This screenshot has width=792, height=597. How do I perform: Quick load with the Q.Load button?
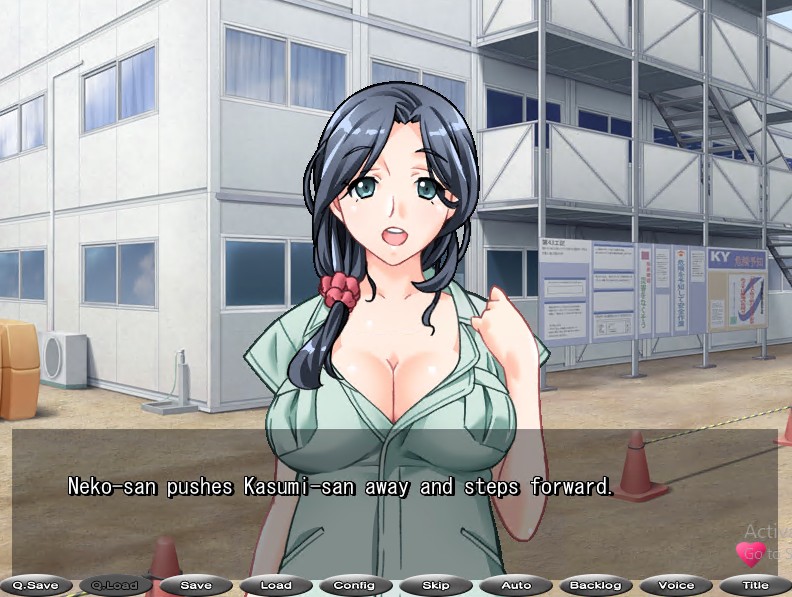(x=115, y=585)
